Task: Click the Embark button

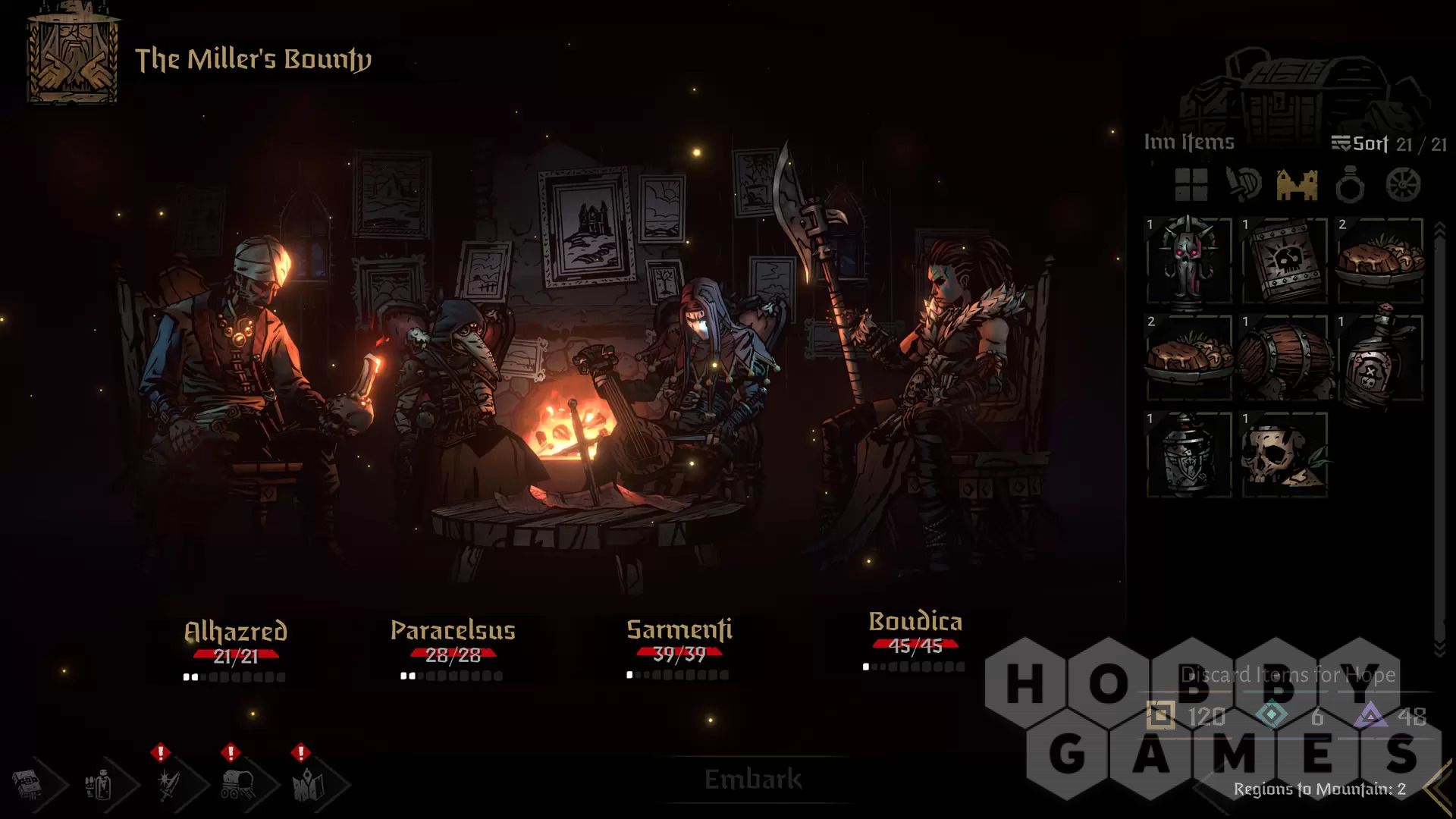Action: click(x=752, y=779)
